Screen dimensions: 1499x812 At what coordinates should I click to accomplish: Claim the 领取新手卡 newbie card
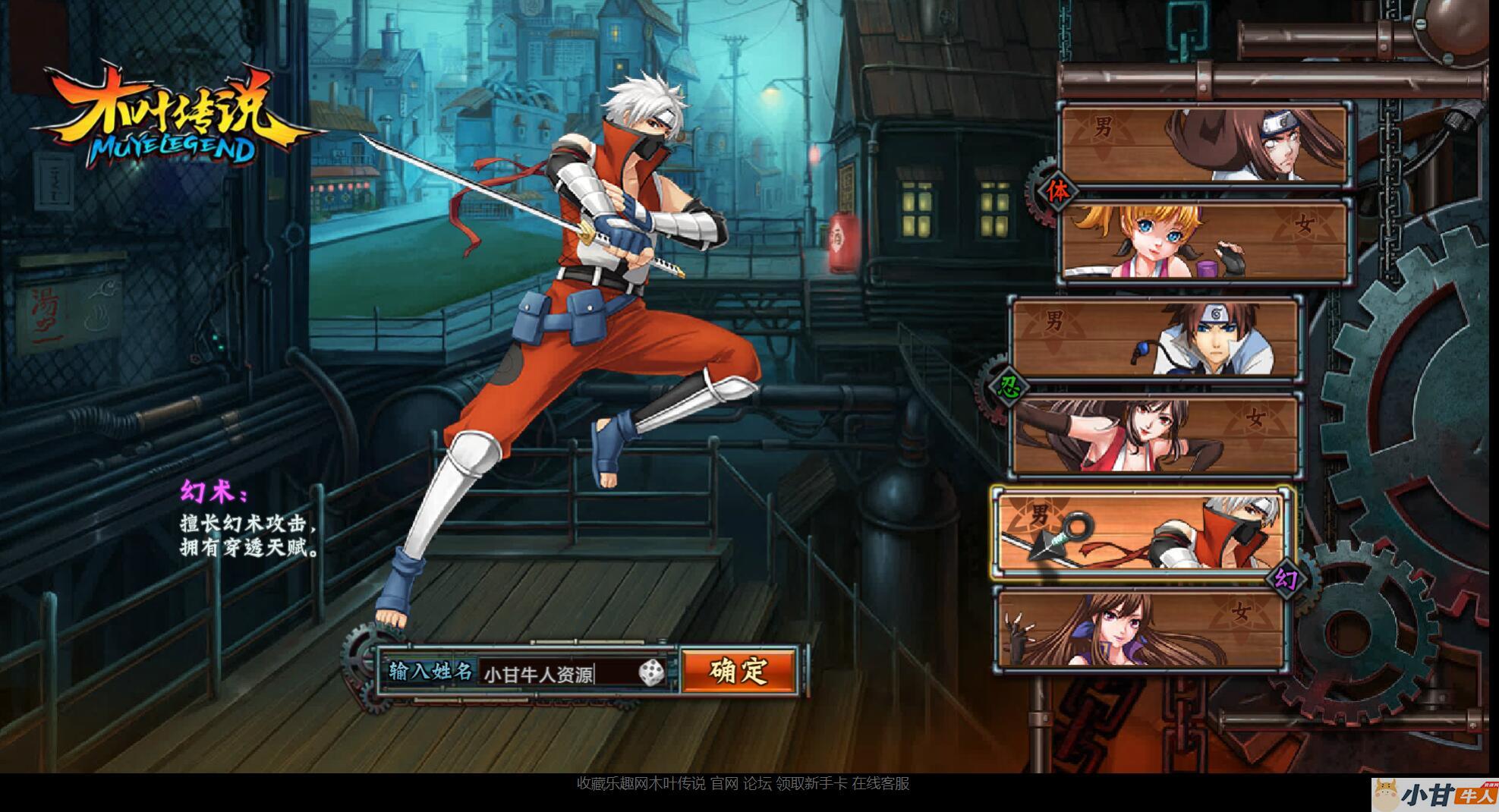coord(811,784)
